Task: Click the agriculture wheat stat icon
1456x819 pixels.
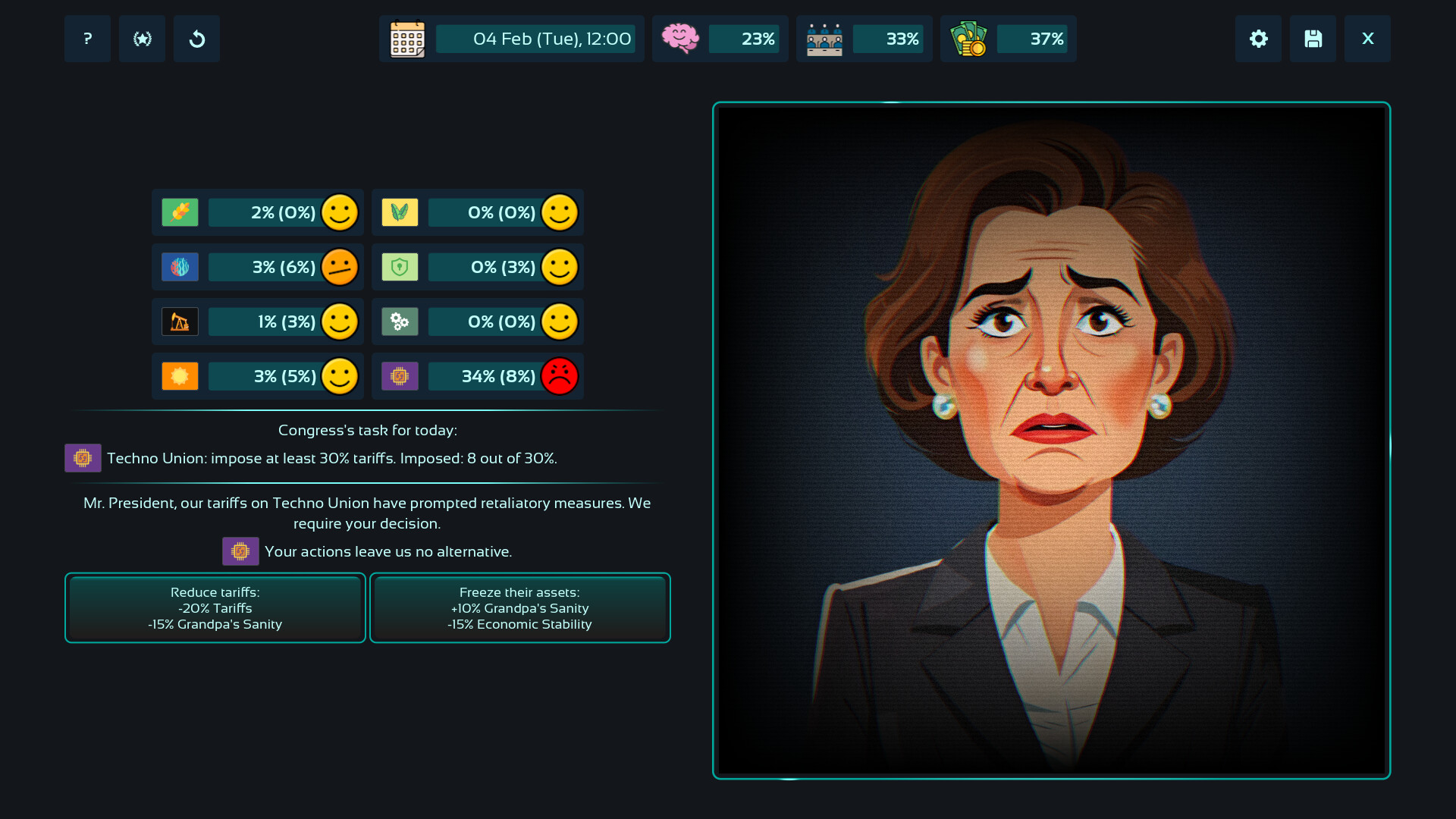Action: point(180,212)
